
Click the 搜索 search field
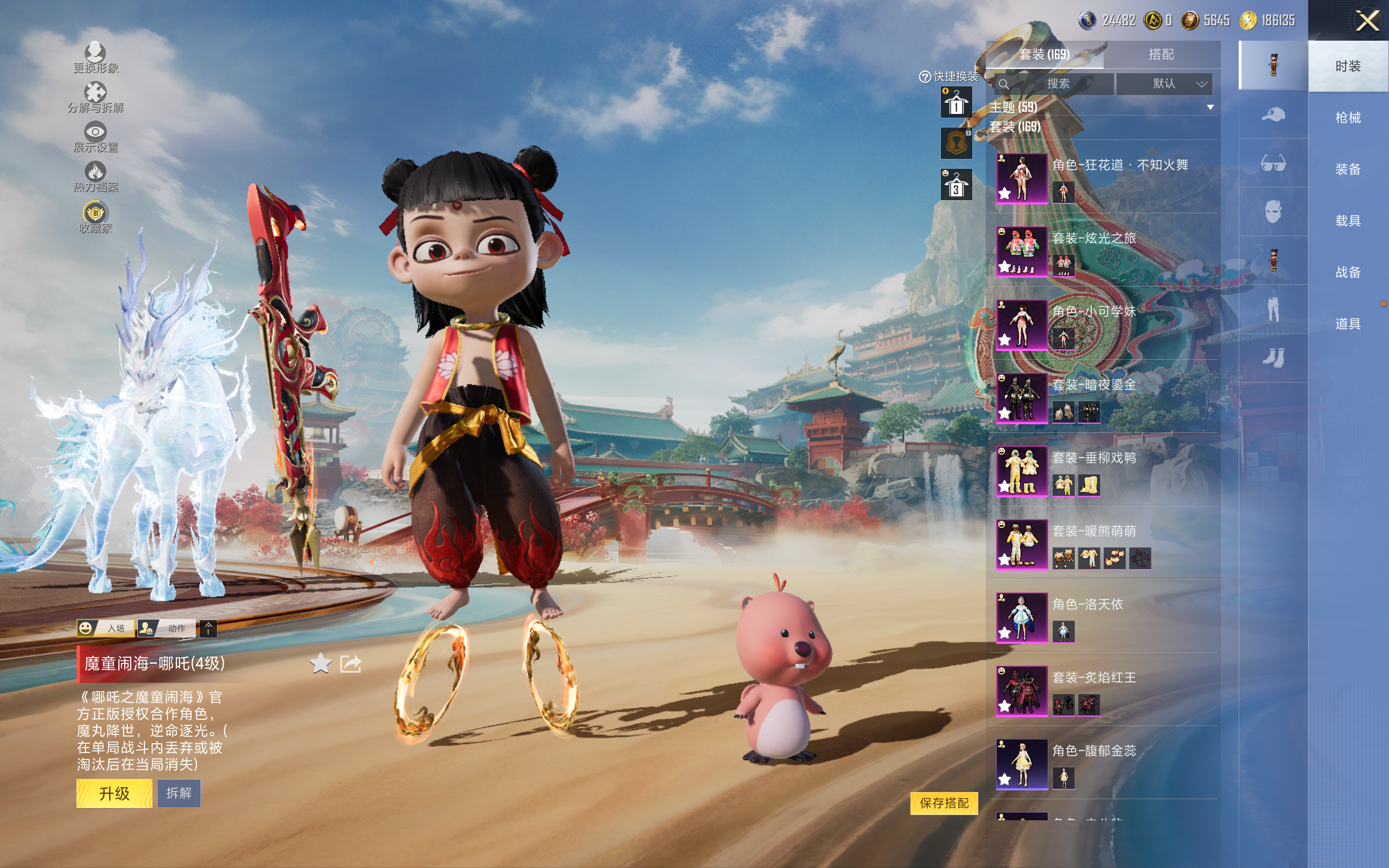tap(1055, 84)
